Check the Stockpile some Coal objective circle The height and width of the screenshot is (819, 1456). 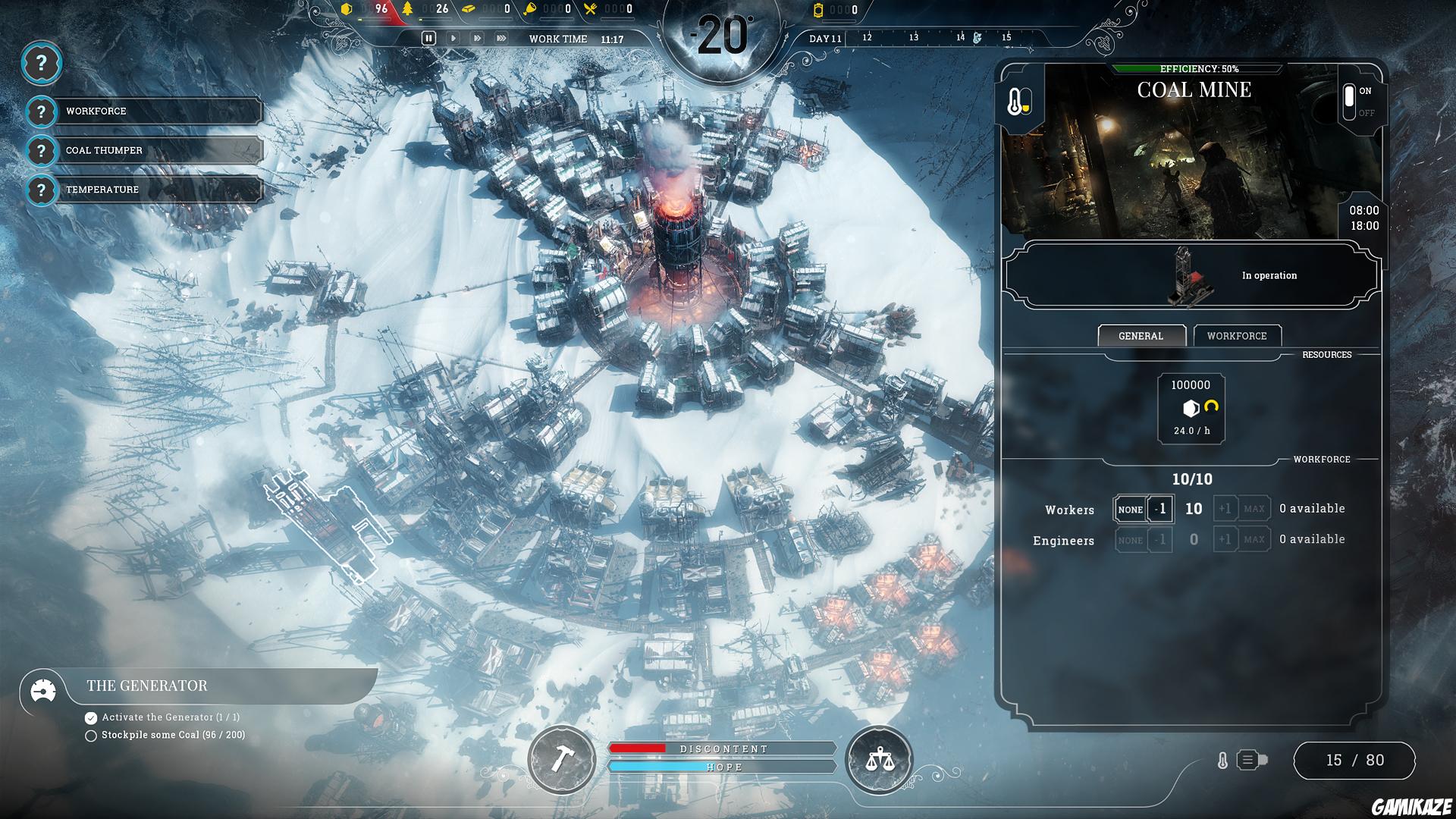[91, 735]
